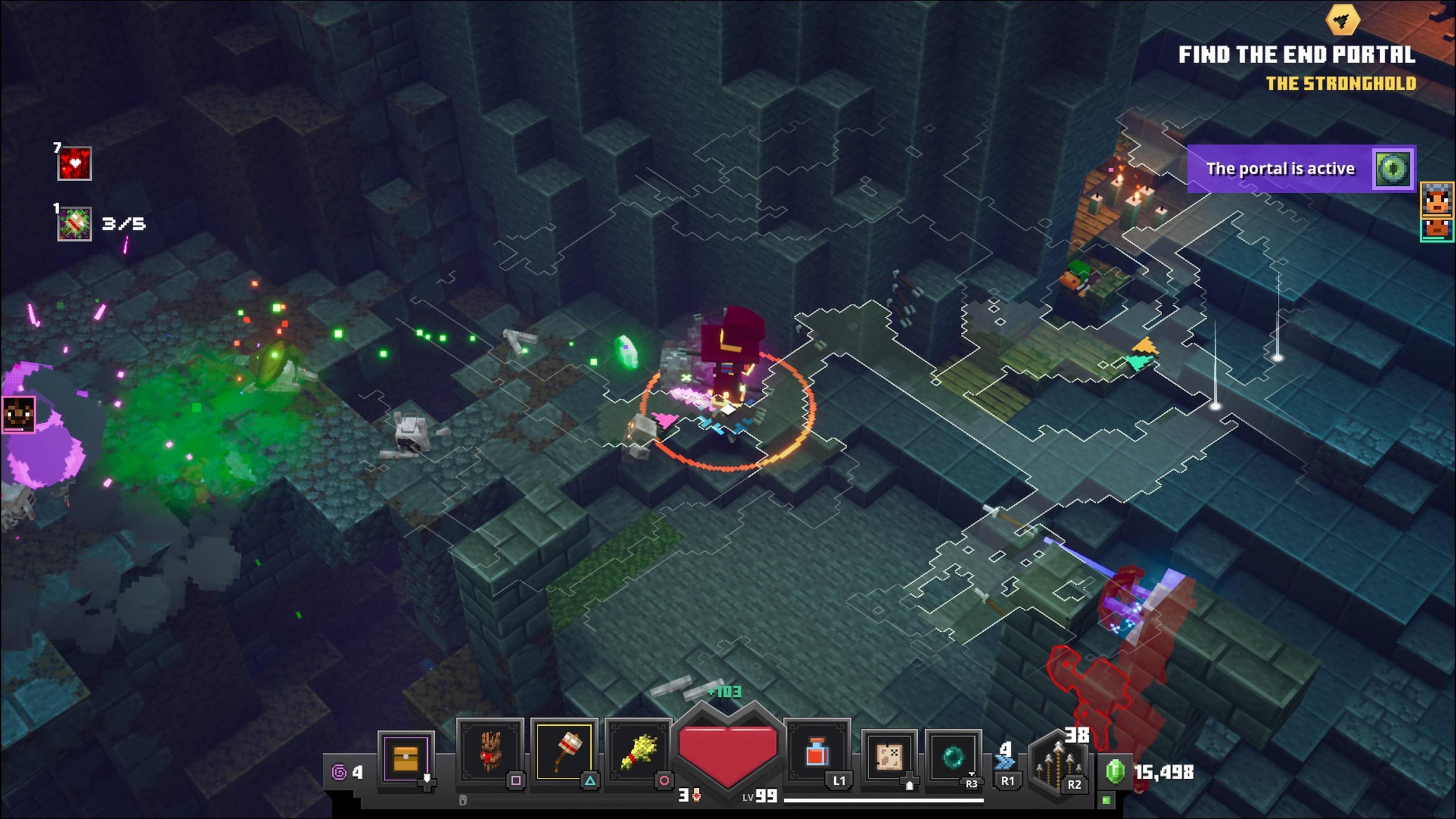Trigger the yellow wheat bundle artifact
Screen dimensions: 1456x819
637,752
